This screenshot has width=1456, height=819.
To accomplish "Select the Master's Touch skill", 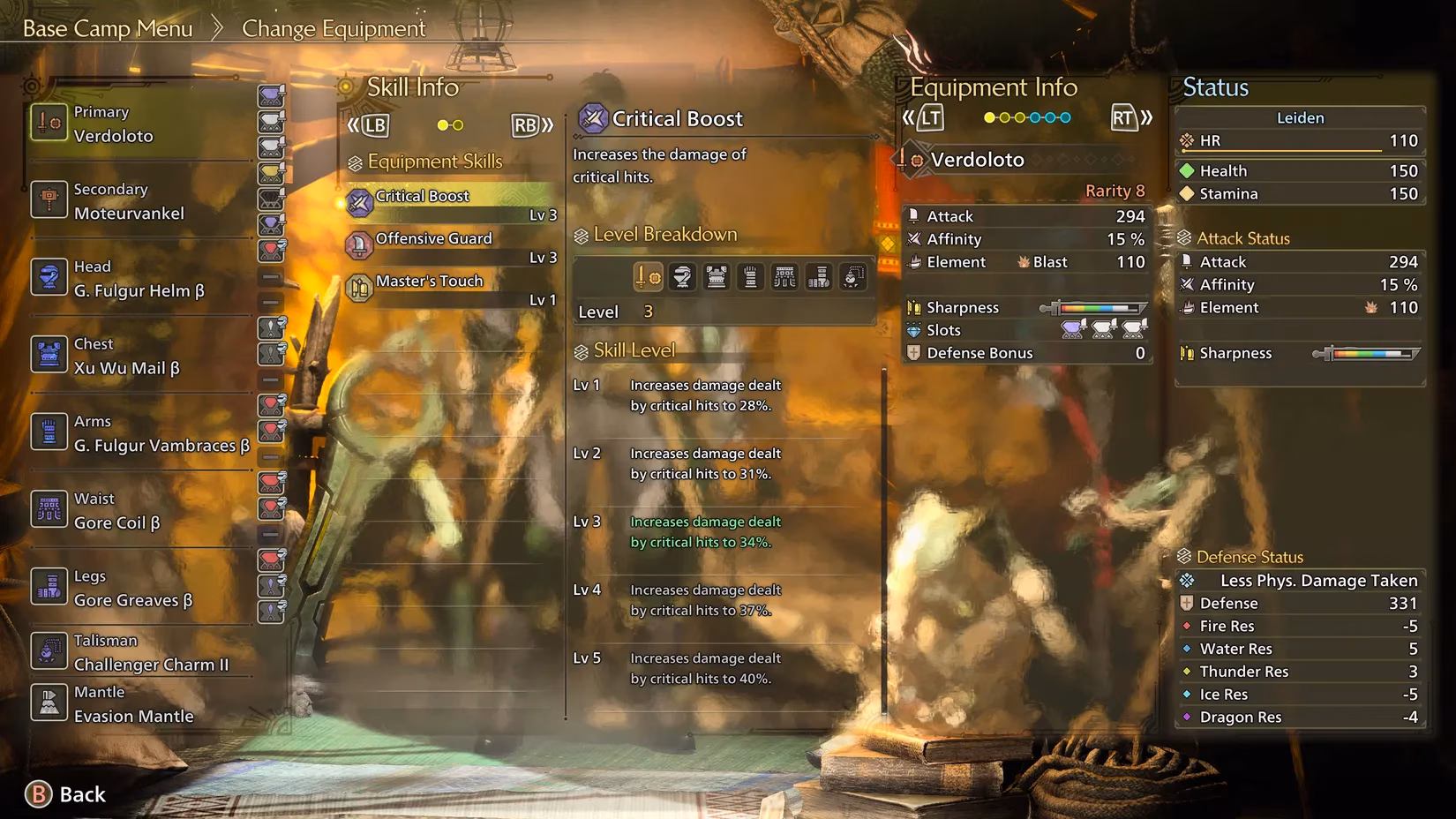I will [430, 281].
